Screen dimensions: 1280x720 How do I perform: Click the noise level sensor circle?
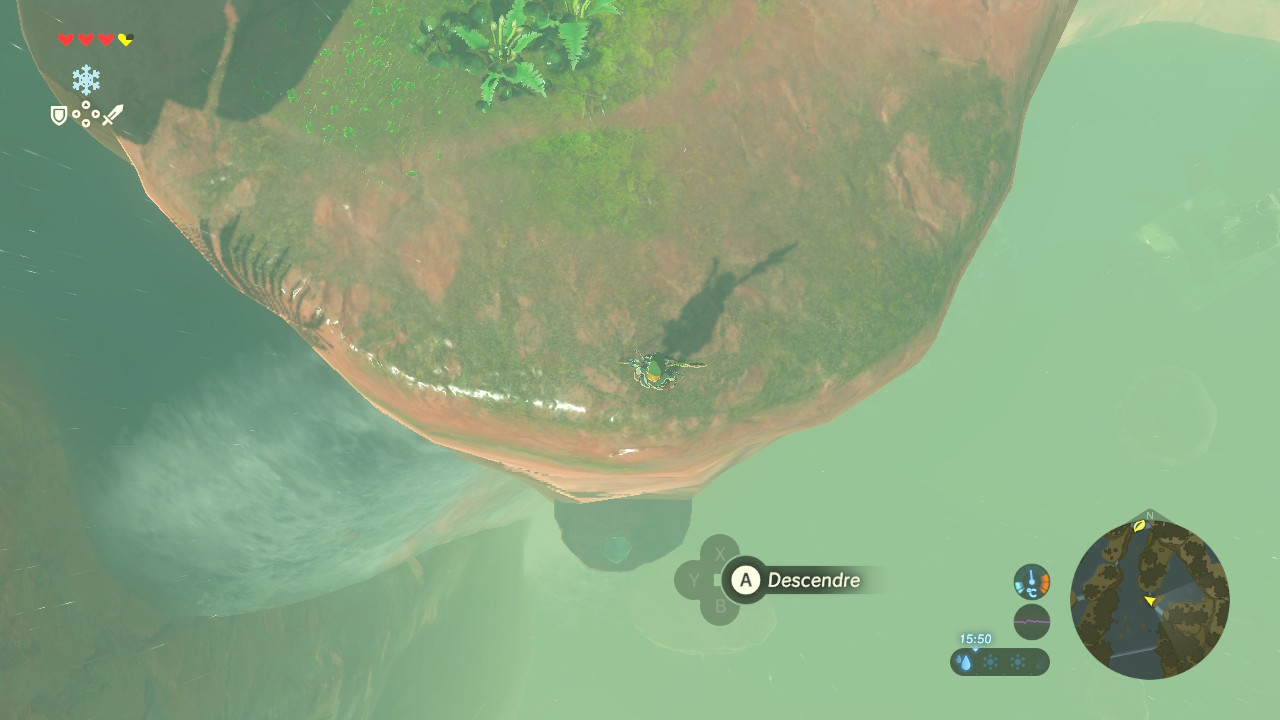(x=1031, y=621)
